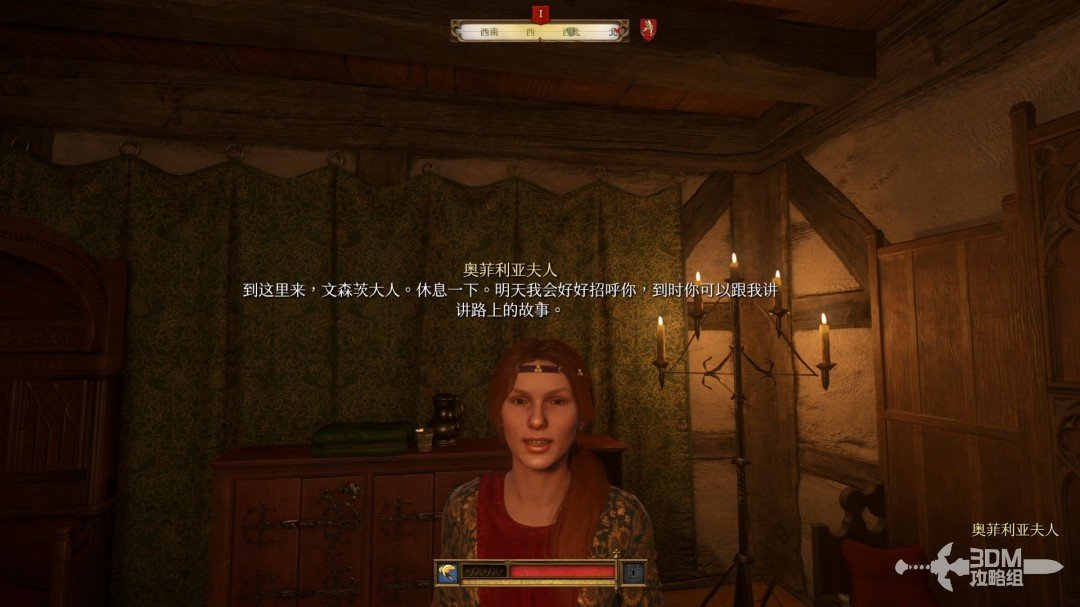Click the dark keyhole icon by the health bar
The height and width of the screenshot is (607, 1080).
633,571
